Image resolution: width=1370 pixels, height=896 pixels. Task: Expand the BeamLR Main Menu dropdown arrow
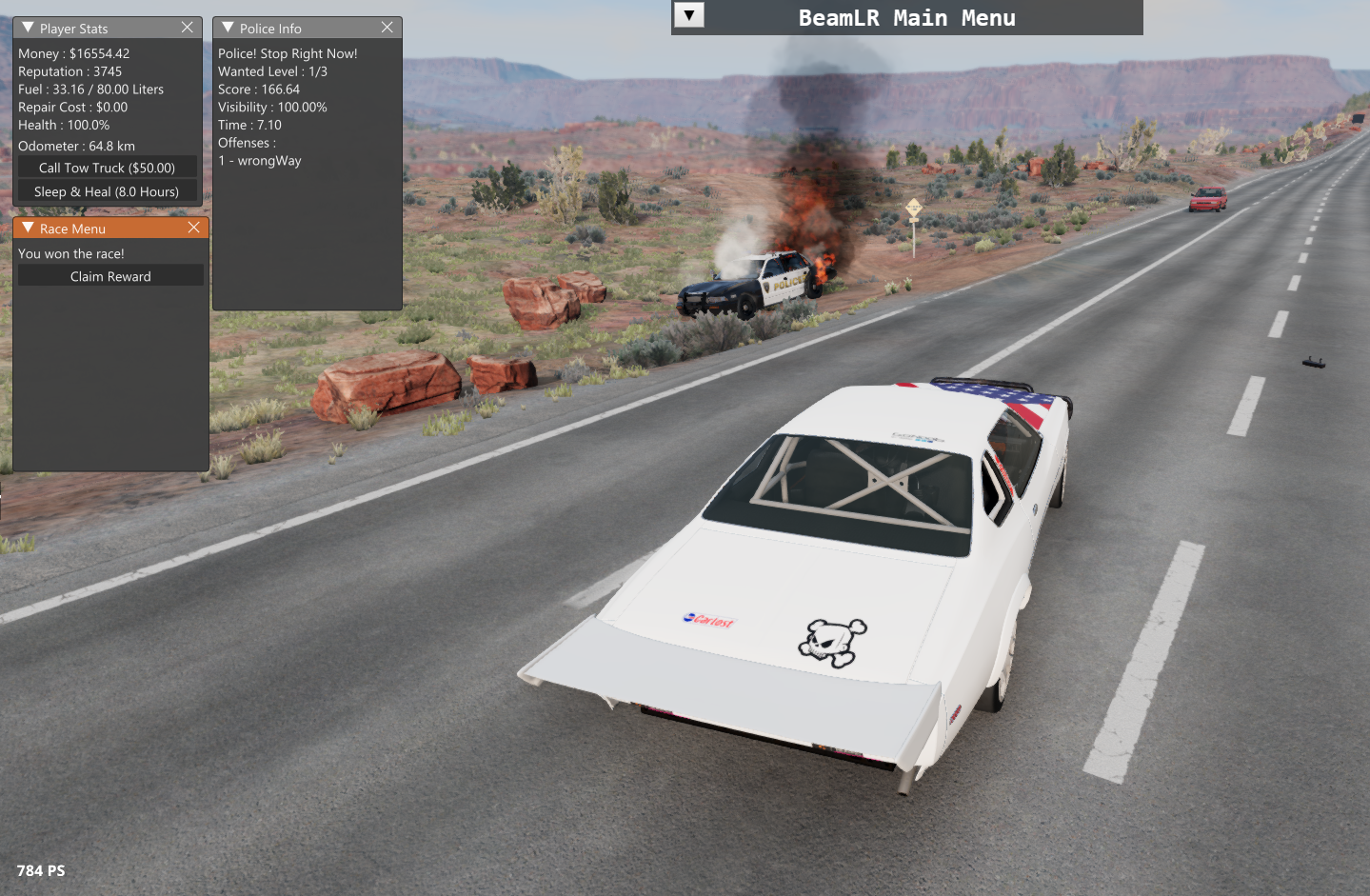(x=689, y=15)
